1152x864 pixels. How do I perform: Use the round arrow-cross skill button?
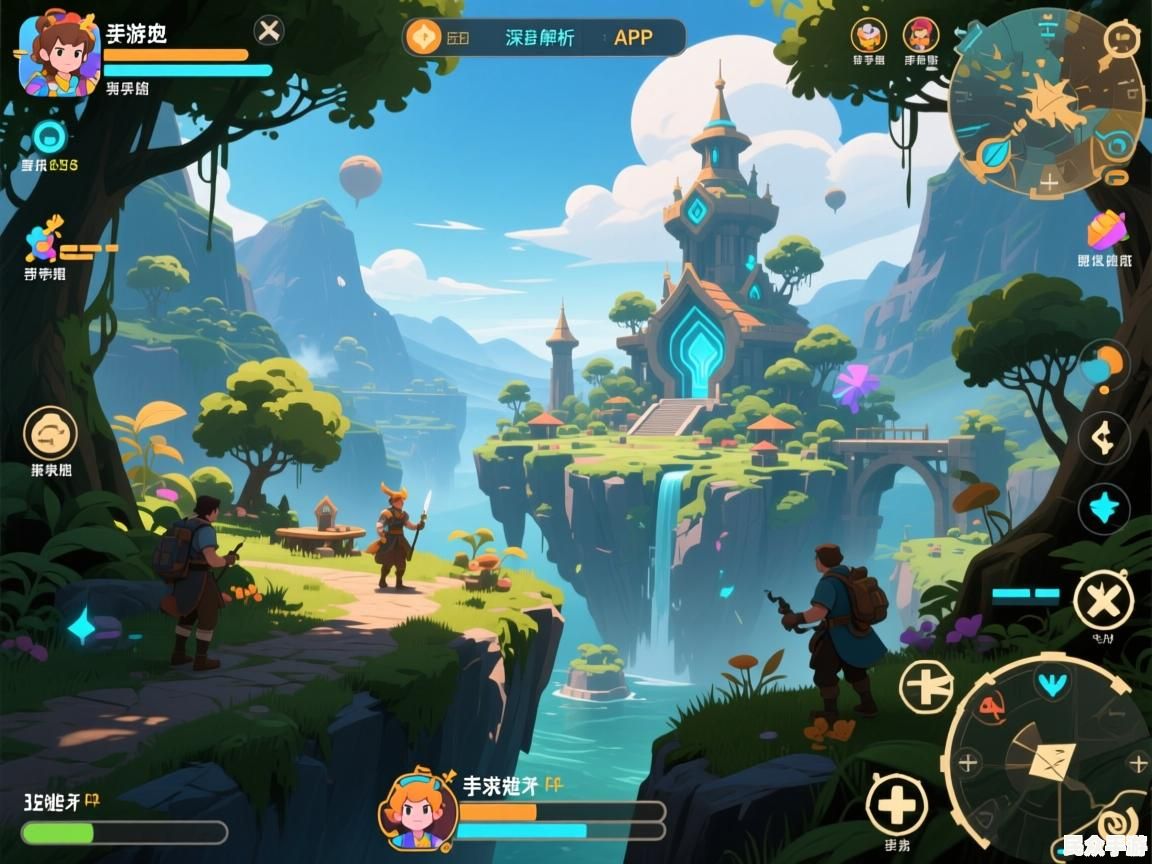tap(926, 687)
